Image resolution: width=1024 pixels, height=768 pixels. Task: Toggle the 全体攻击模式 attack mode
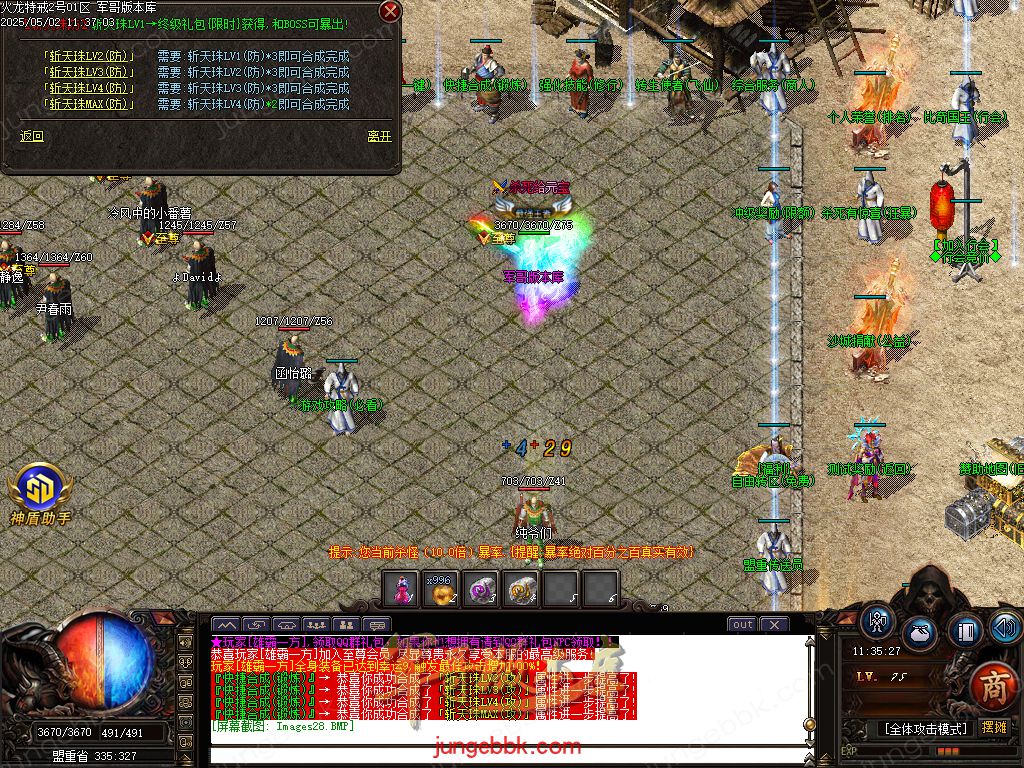click(x=926, y=728)
